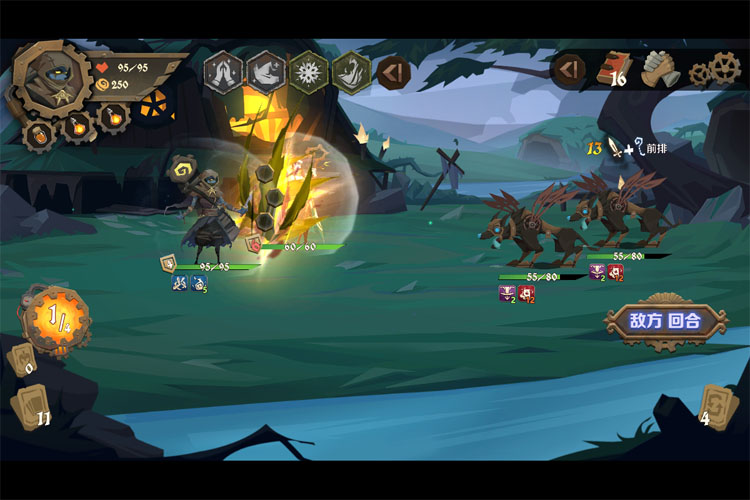Collapse the hexagon relic row arrow
The image size is (750, 500).
392,72
